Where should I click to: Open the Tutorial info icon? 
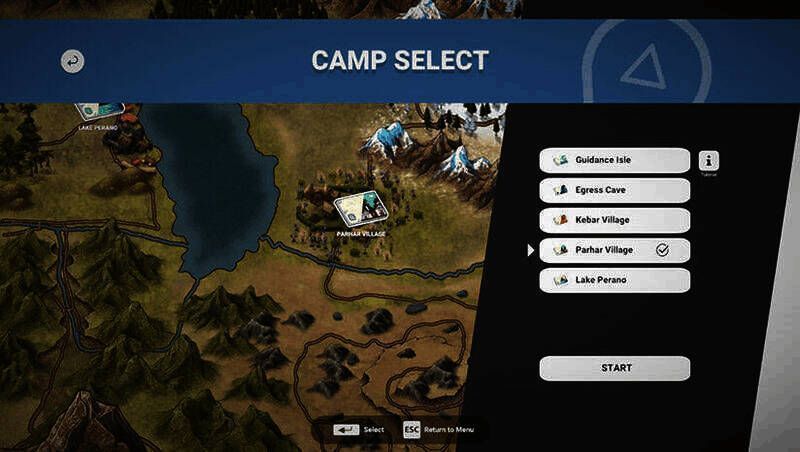click(709, 161)
